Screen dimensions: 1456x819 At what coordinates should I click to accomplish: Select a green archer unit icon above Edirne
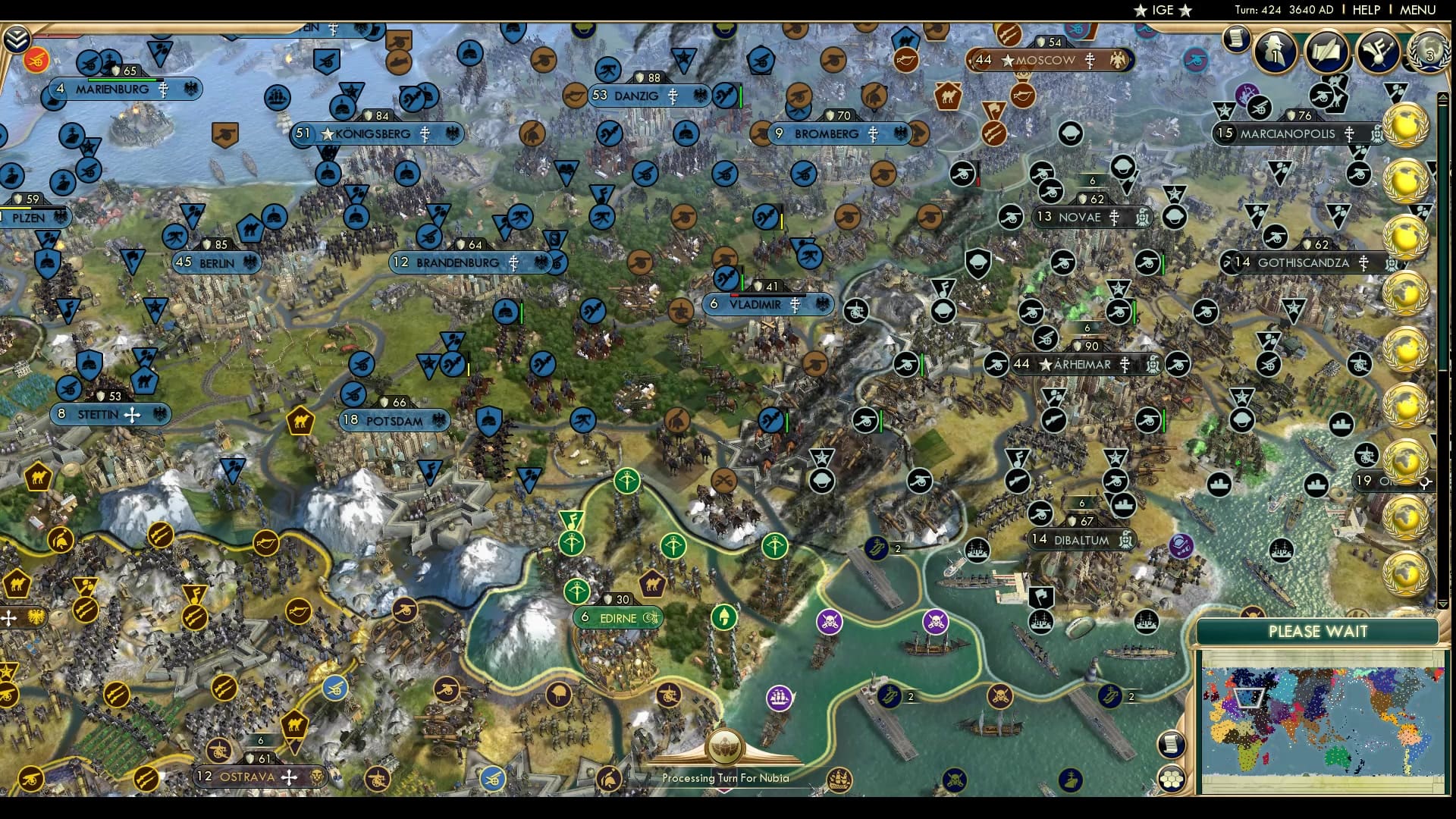[629, 482]
